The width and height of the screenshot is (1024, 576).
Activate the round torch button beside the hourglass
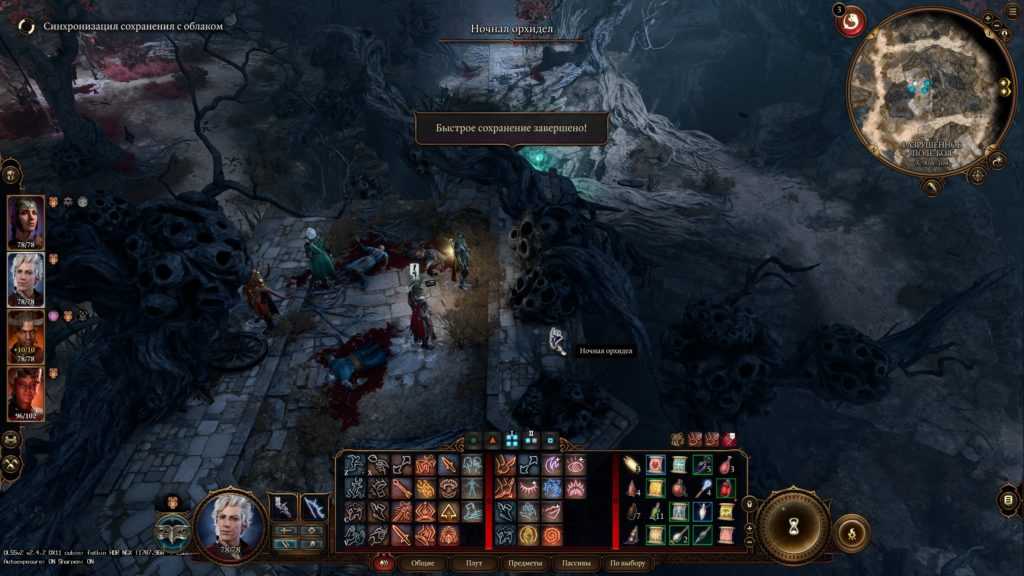pos(851,532)
